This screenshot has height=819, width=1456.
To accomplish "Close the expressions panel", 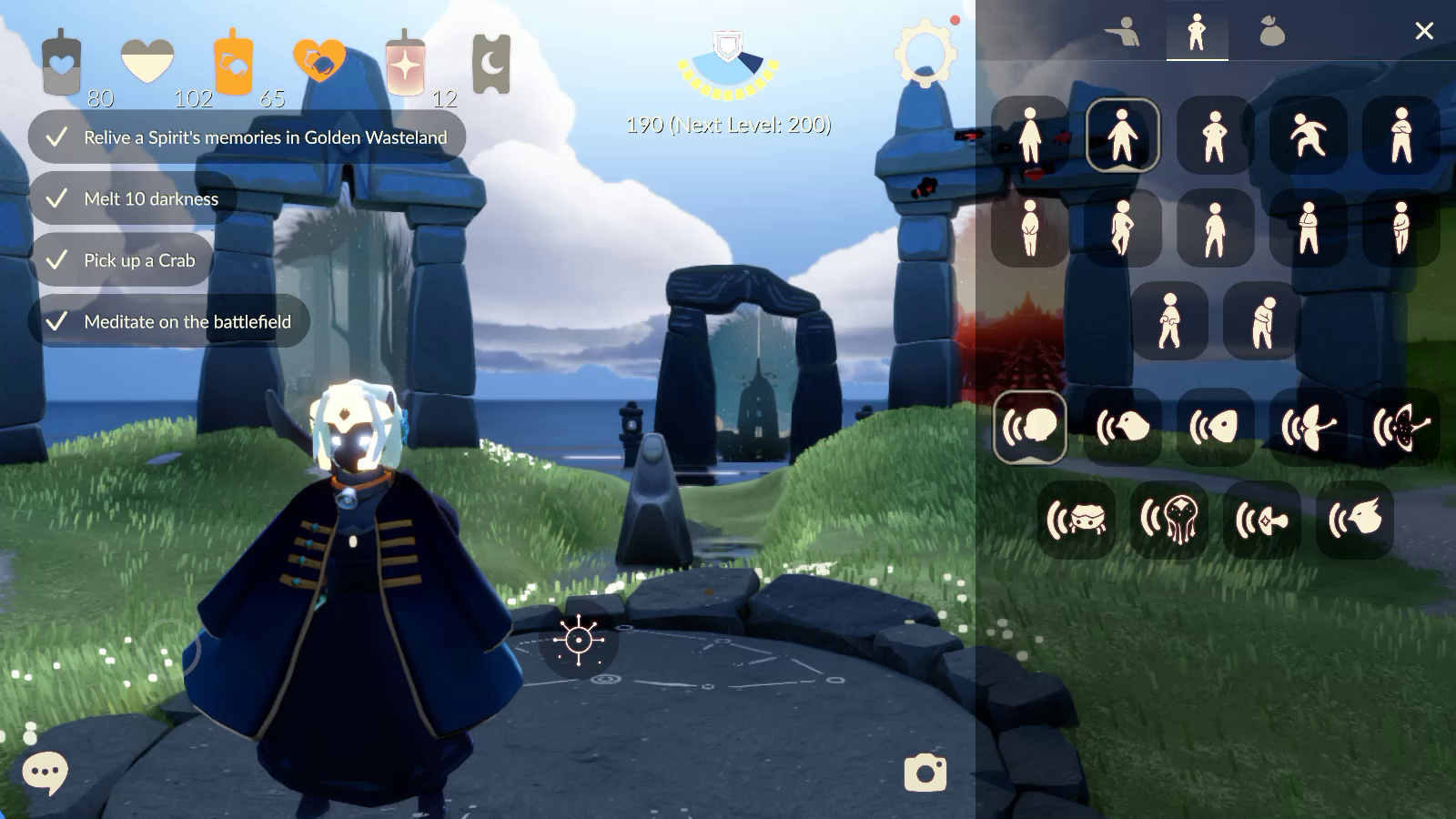I will click(1424, 32).
